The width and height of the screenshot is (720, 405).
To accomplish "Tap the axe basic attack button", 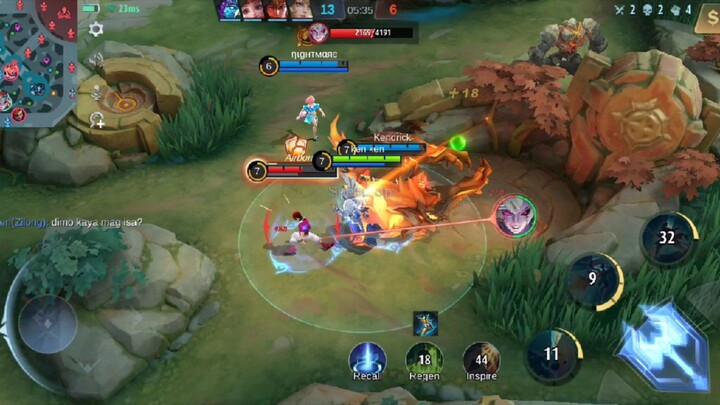I will point(662,343).
